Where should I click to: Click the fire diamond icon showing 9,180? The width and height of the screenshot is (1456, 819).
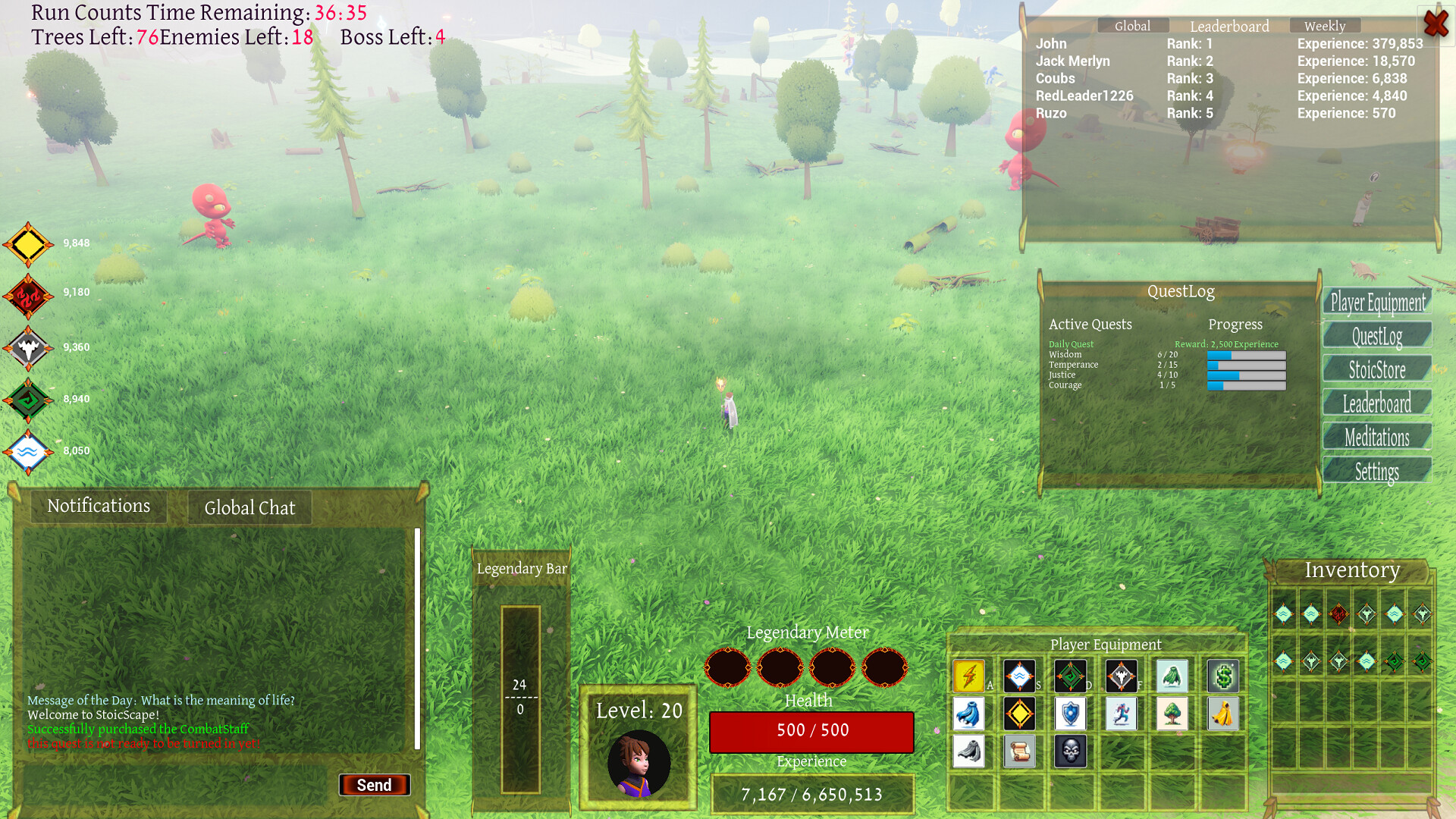[x=29, y=295]
